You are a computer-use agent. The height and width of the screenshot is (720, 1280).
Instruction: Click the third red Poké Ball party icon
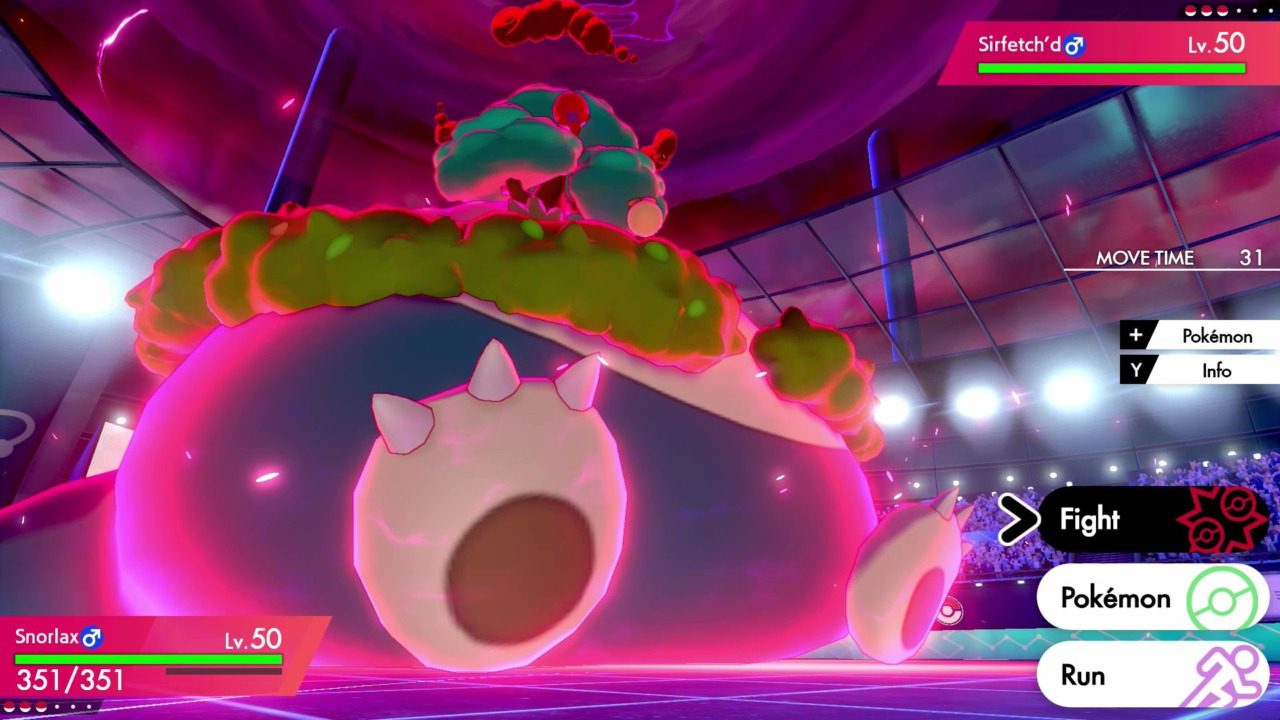pyautogui.click(x=1222, y=10)
